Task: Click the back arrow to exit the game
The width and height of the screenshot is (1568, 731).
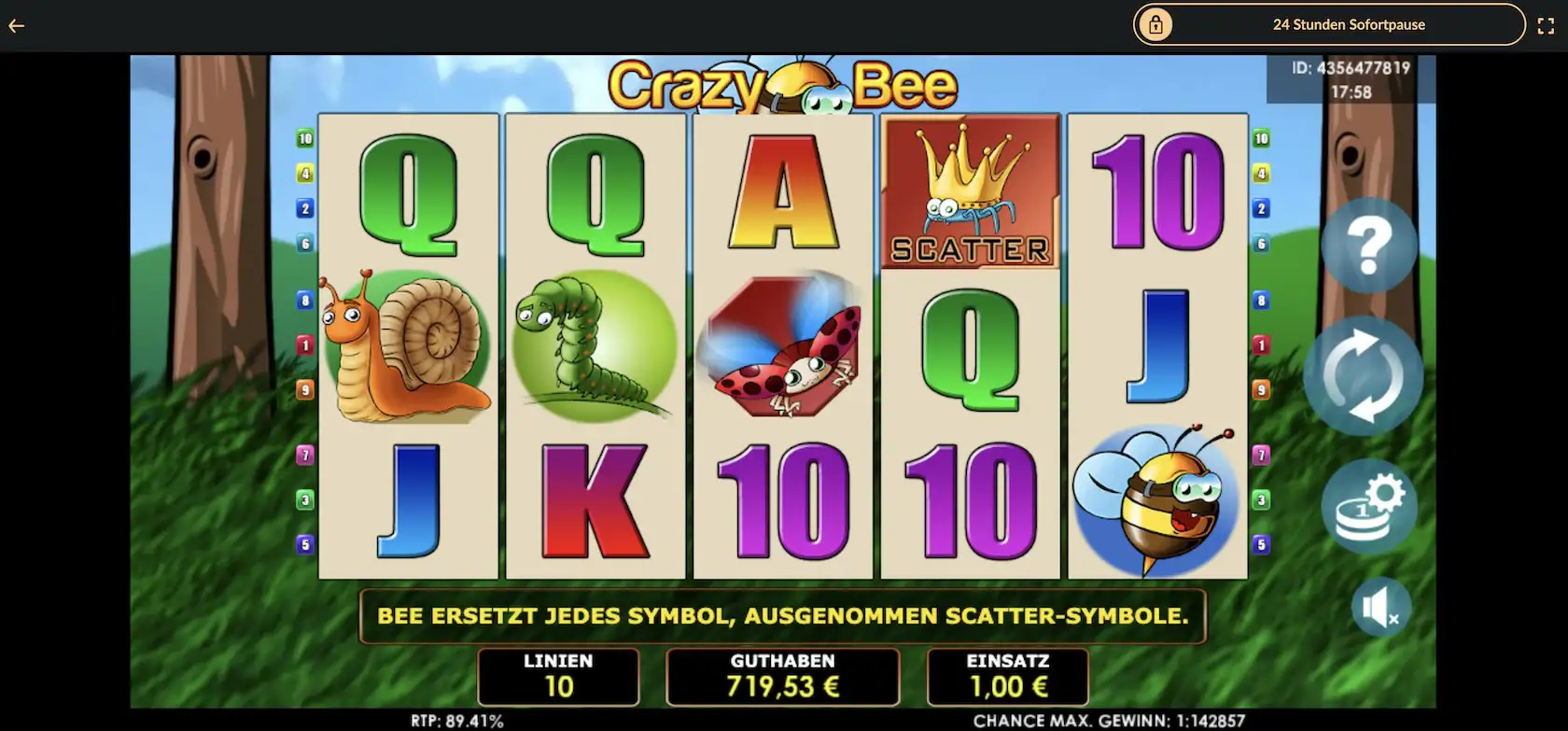Action: pos(16,25)
